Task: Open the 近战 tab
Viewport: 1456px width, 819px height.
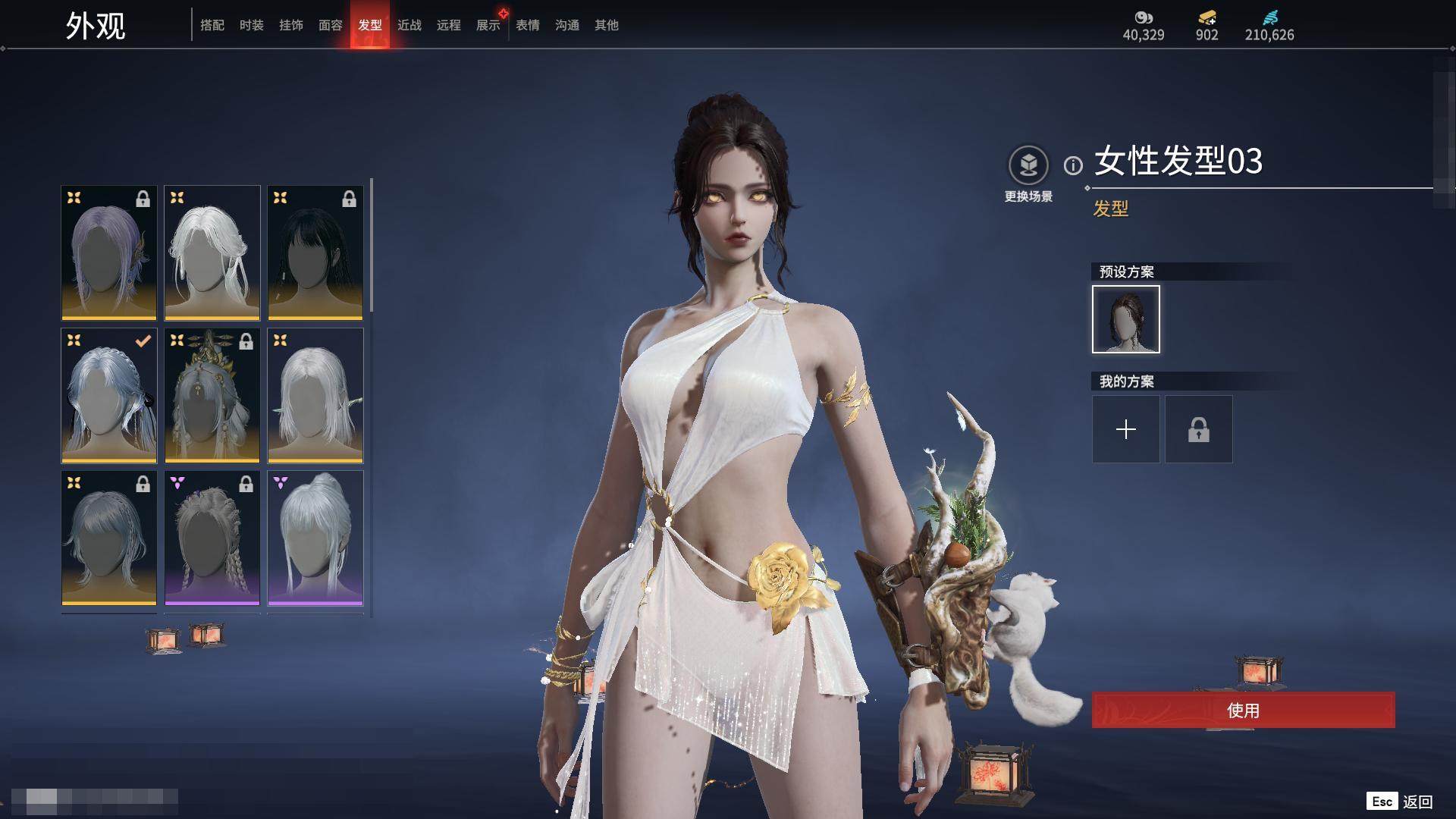Action: pyautogui.click(x=409, y=25)
